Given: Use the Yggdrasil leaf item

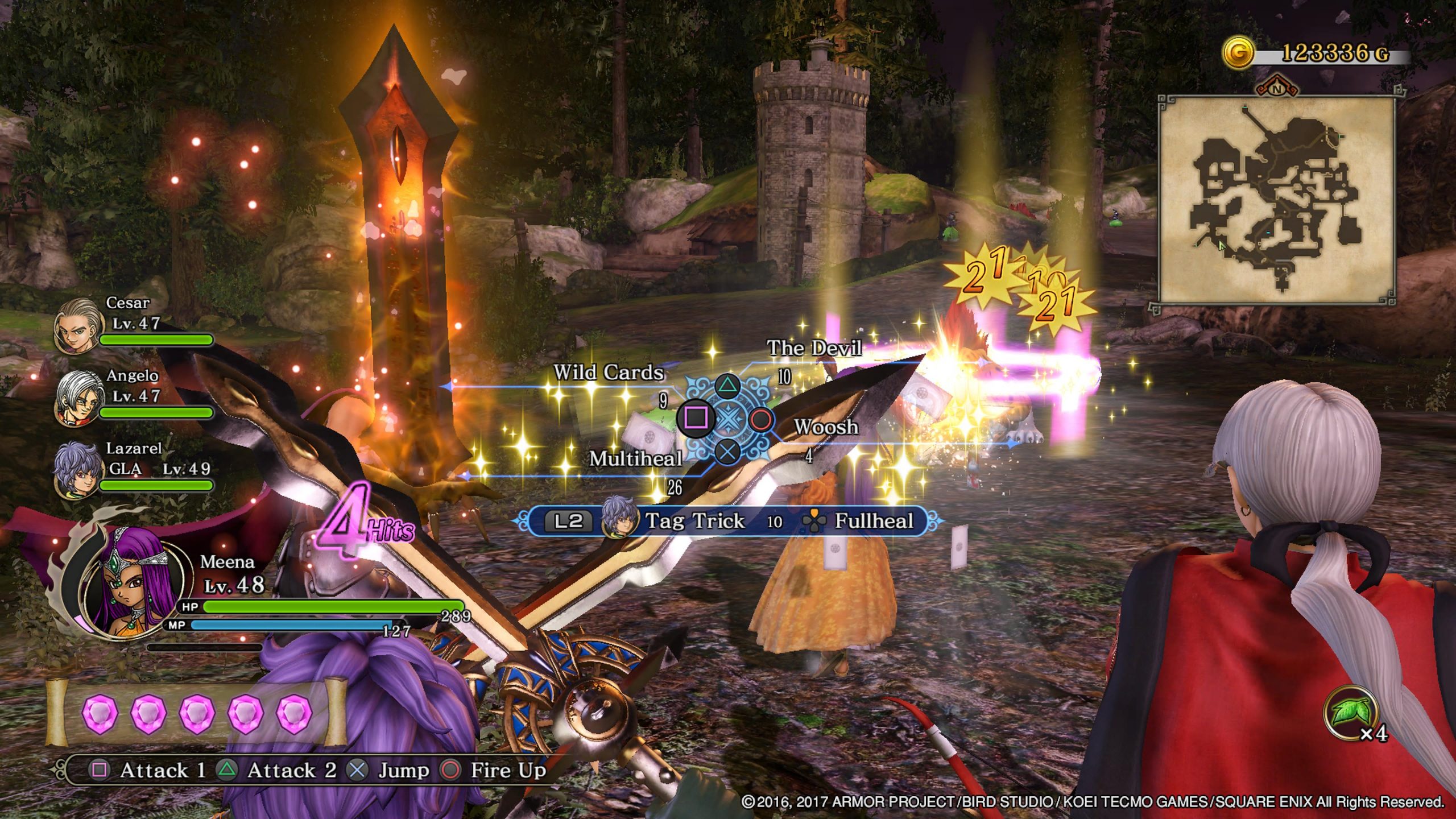Looking at the screenshot, I should tap(1350, 713).
